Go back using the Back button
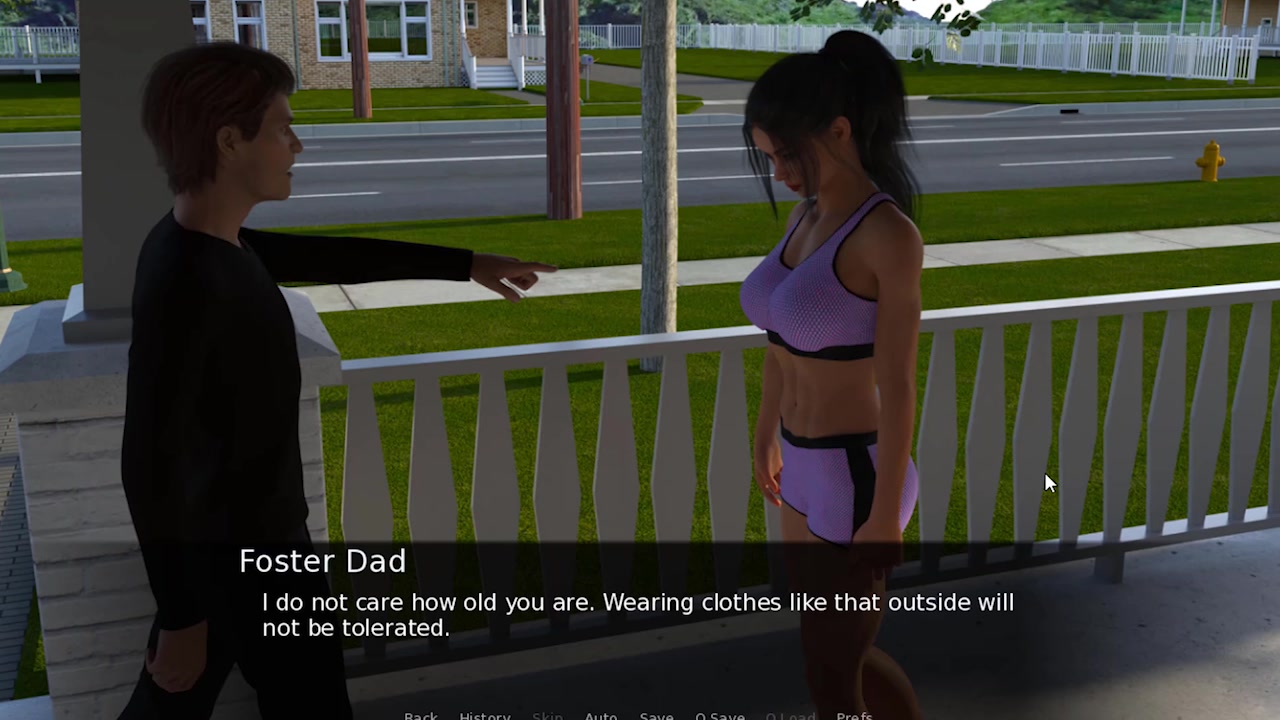This screenshot has width=1280, height=720. [x=421, y=716]
